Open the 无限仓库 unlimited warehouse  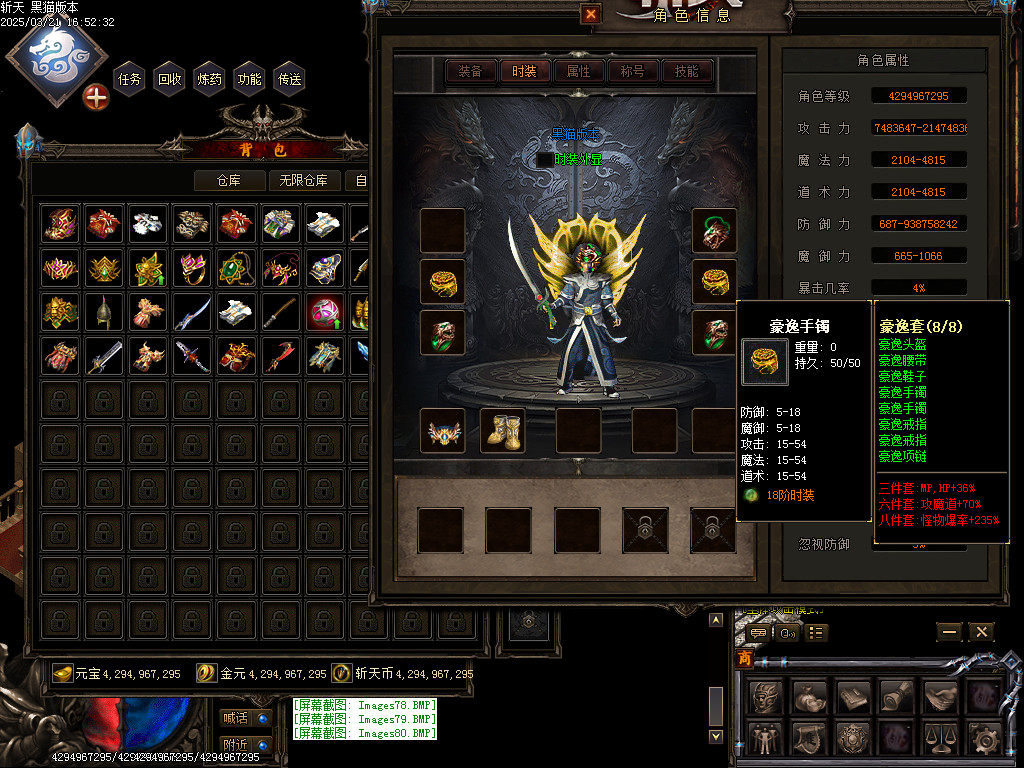click(x=304, y=180)
